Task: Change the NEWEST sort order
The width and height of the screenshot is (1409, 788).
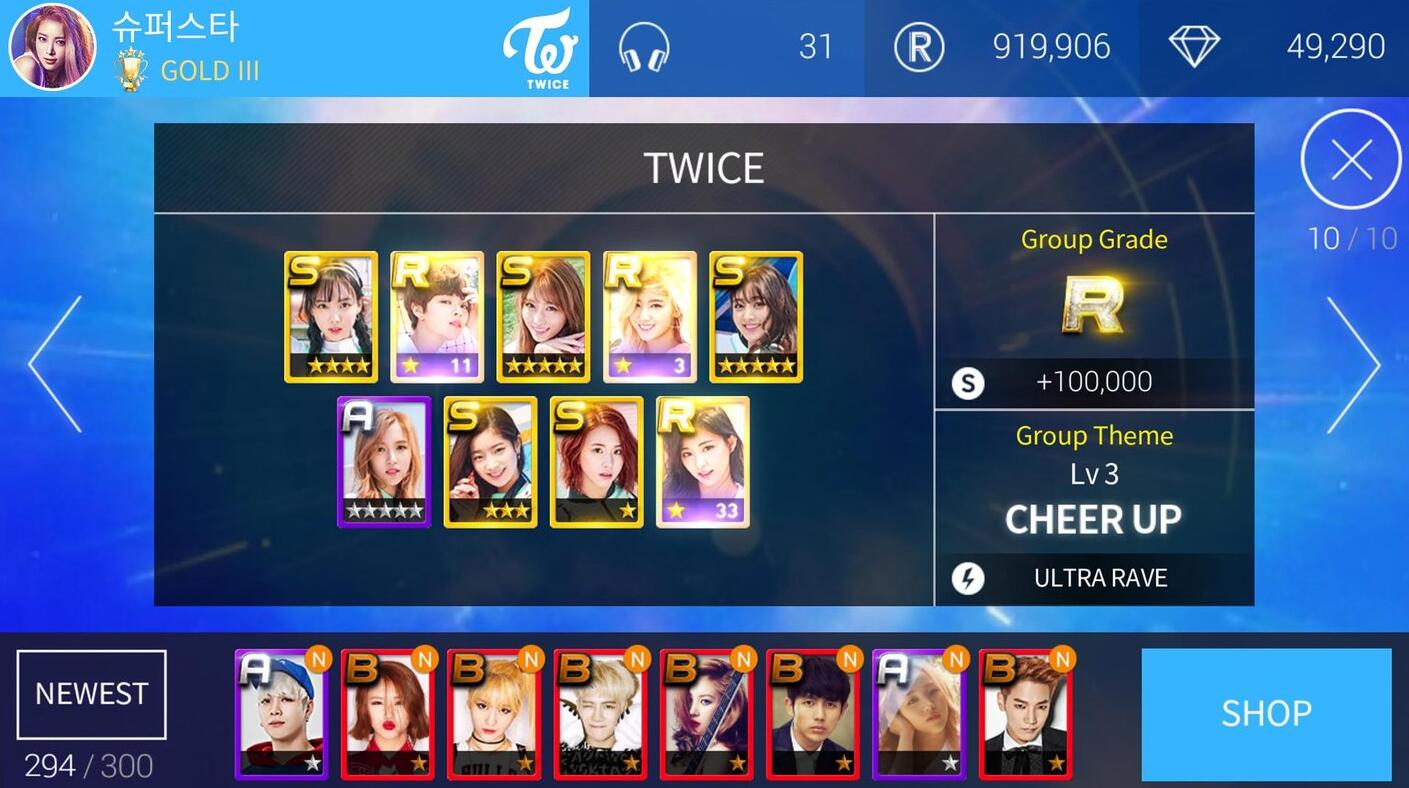Action: (91, 694)
